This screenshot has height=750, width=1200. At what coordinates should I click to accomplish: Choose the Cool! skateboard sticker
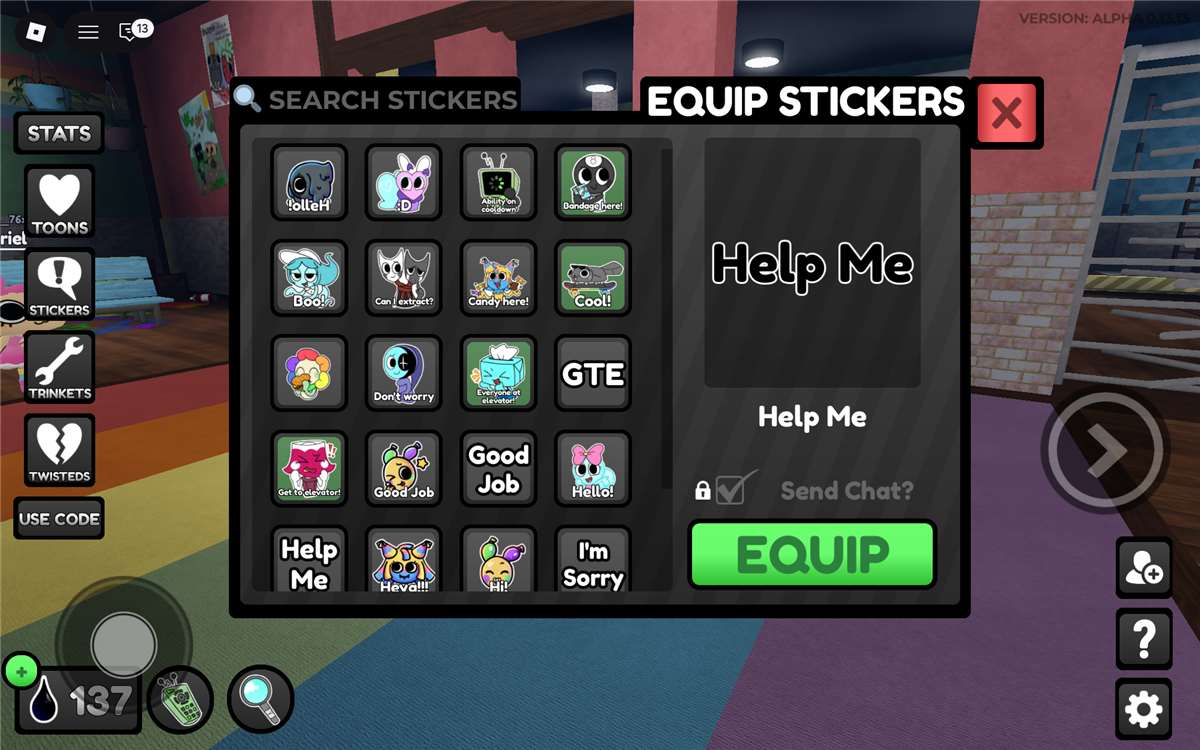pyautogui.click(x=593, y=278)
